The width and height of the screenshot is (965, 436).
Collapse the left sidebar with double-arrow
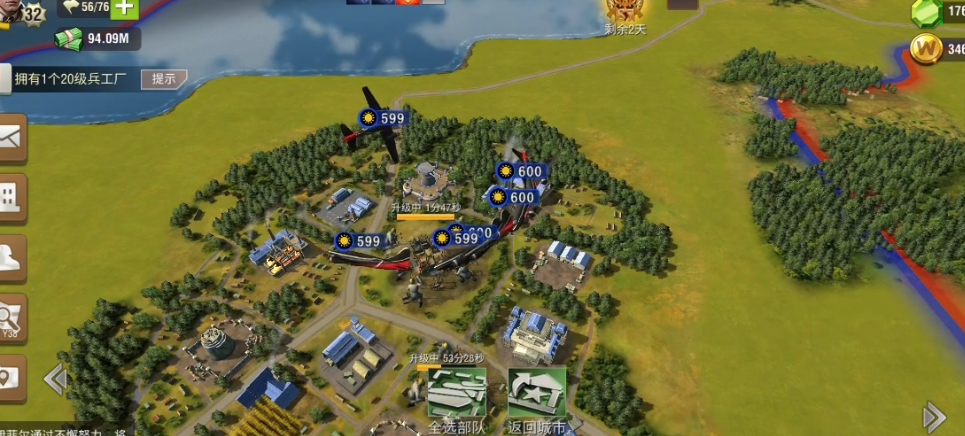click(x=55, y=379)
